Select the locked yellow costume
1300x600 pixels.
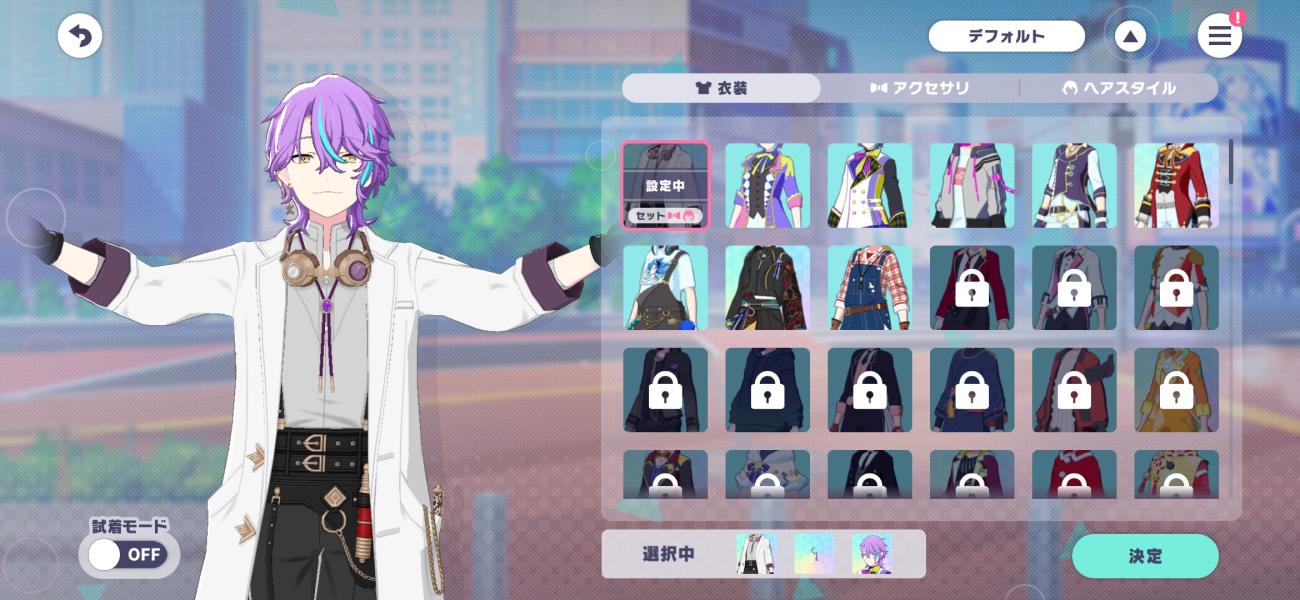(1176, 390)
